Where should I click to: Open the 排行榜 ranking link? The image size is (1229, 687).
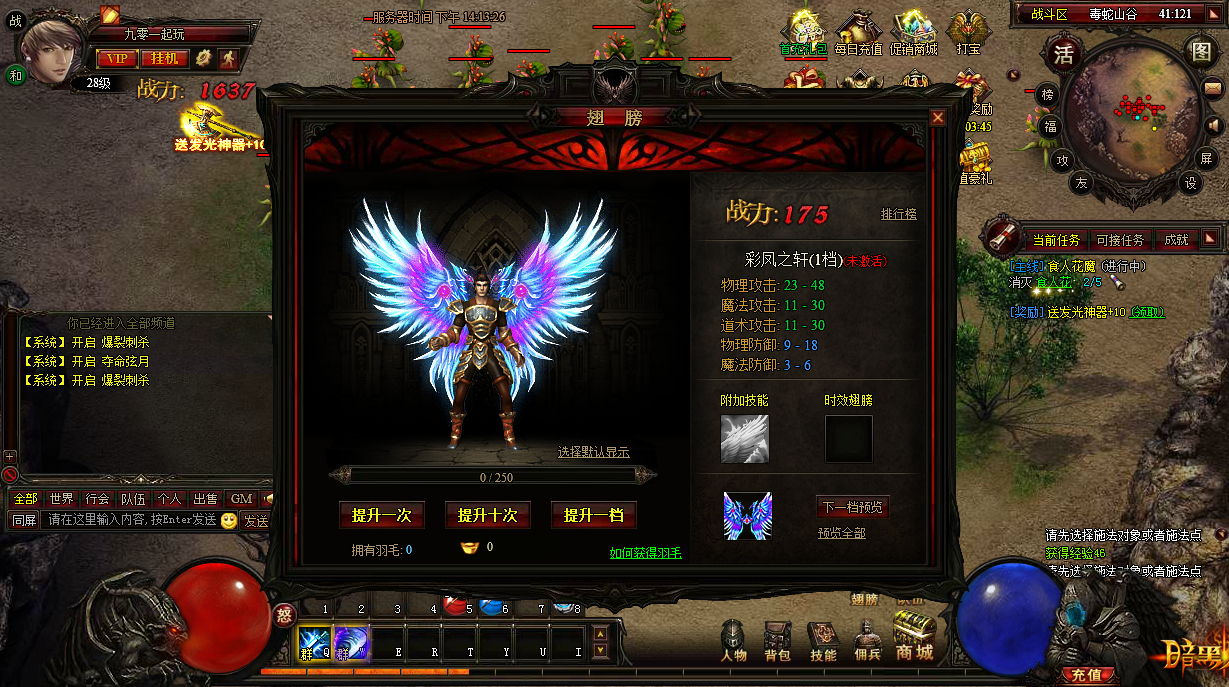coord(898,214)
